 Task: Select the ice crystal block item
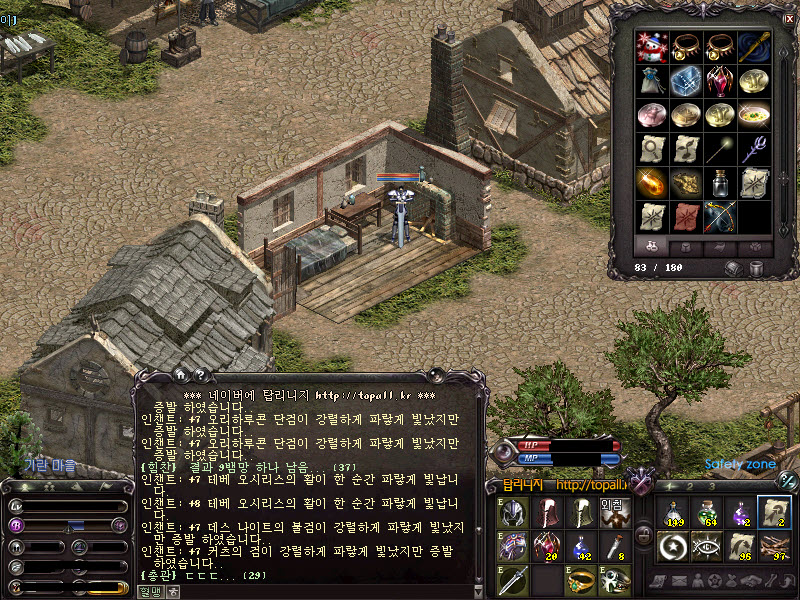686,82
